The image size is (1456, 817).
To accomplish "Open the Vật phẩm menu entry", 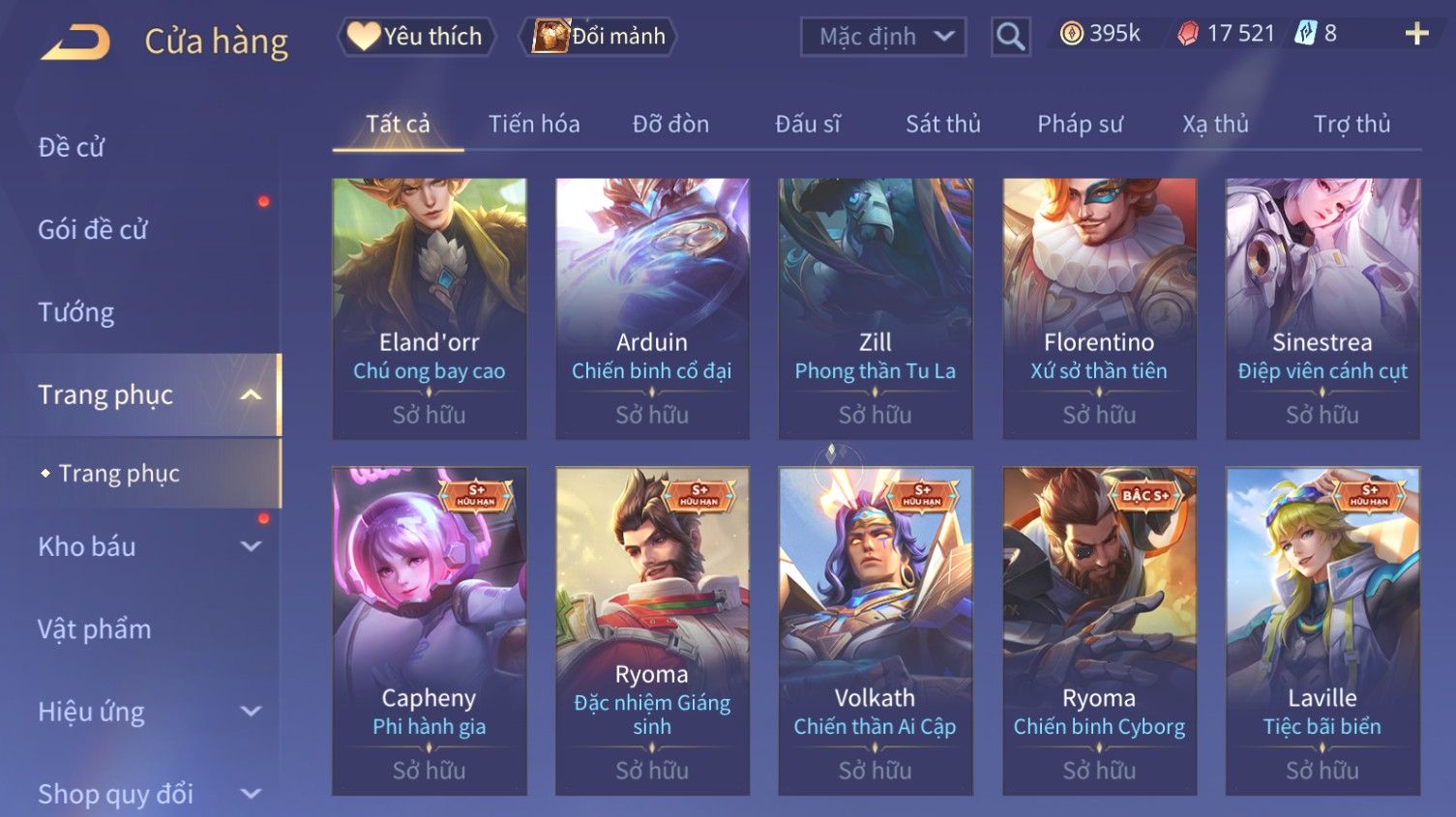I will pos(95,629).
